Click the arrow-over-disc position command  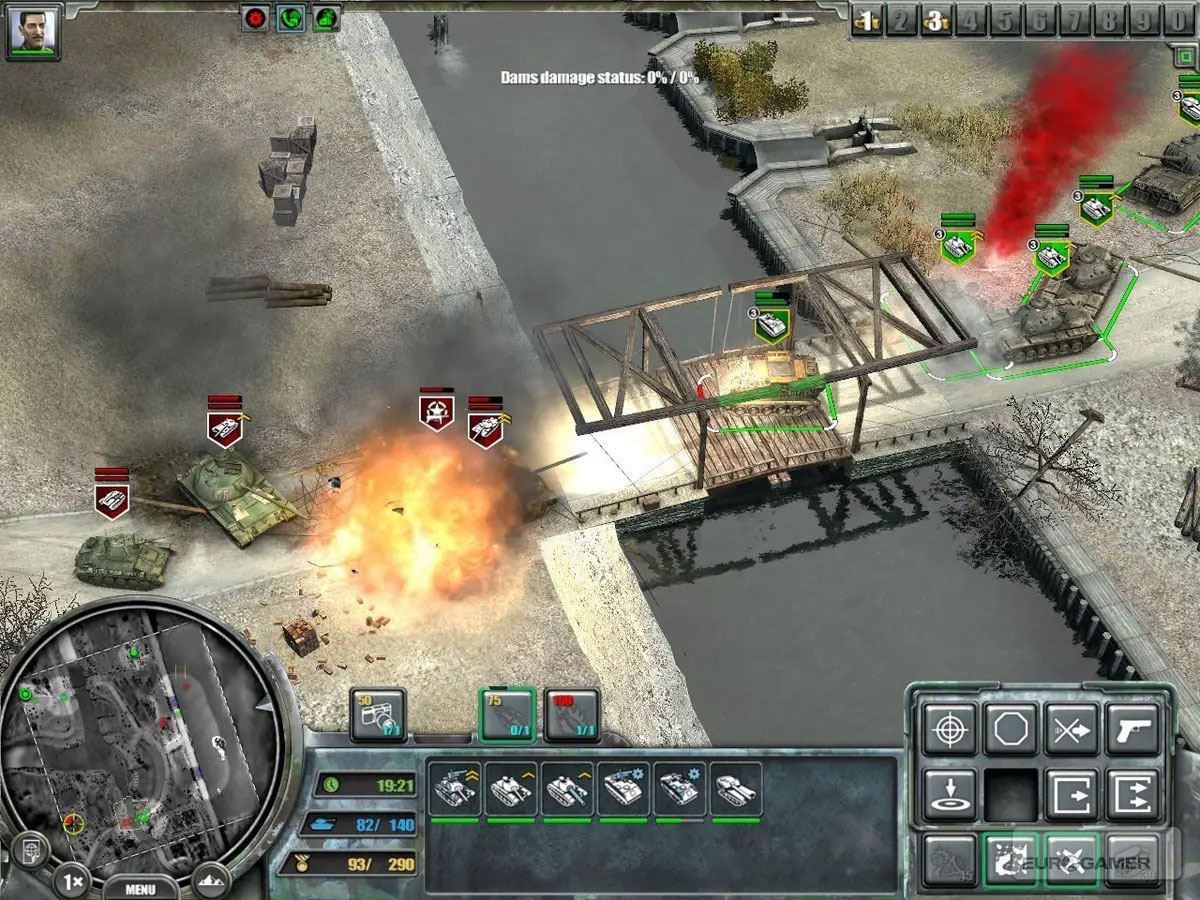pos(949,794)
